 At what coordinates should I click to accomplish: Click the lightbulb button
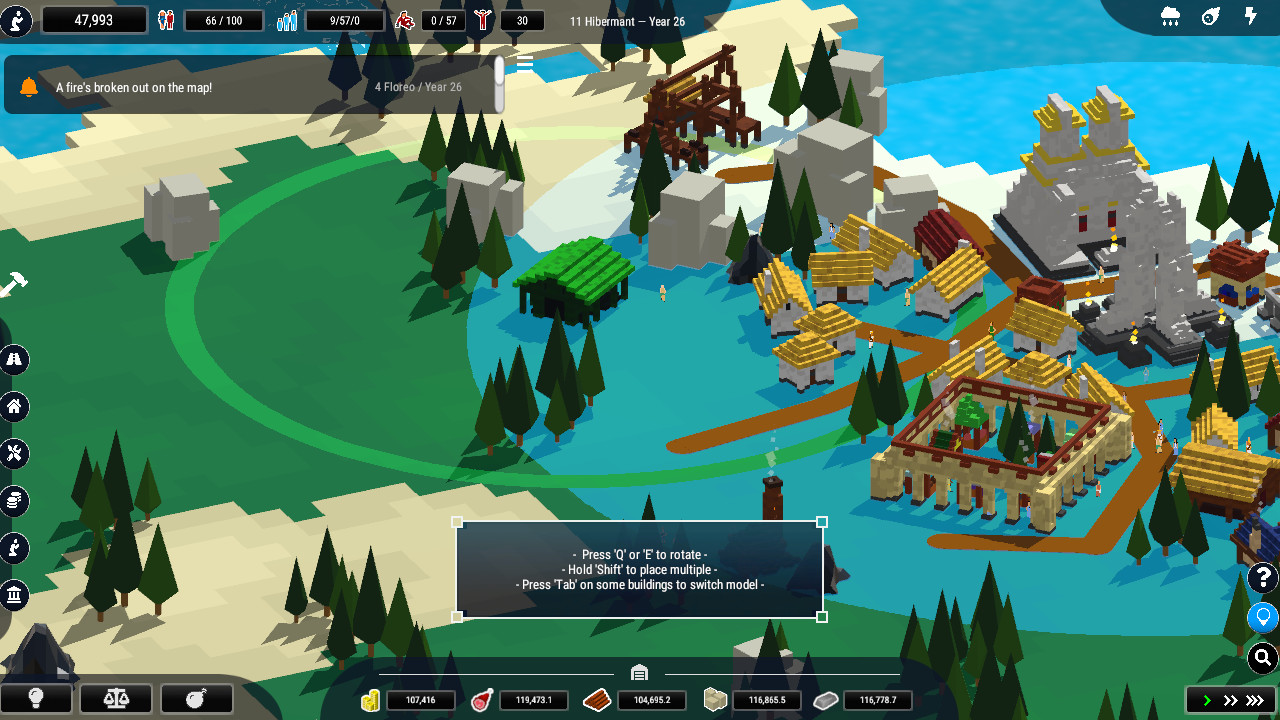[x=36, y=698]
